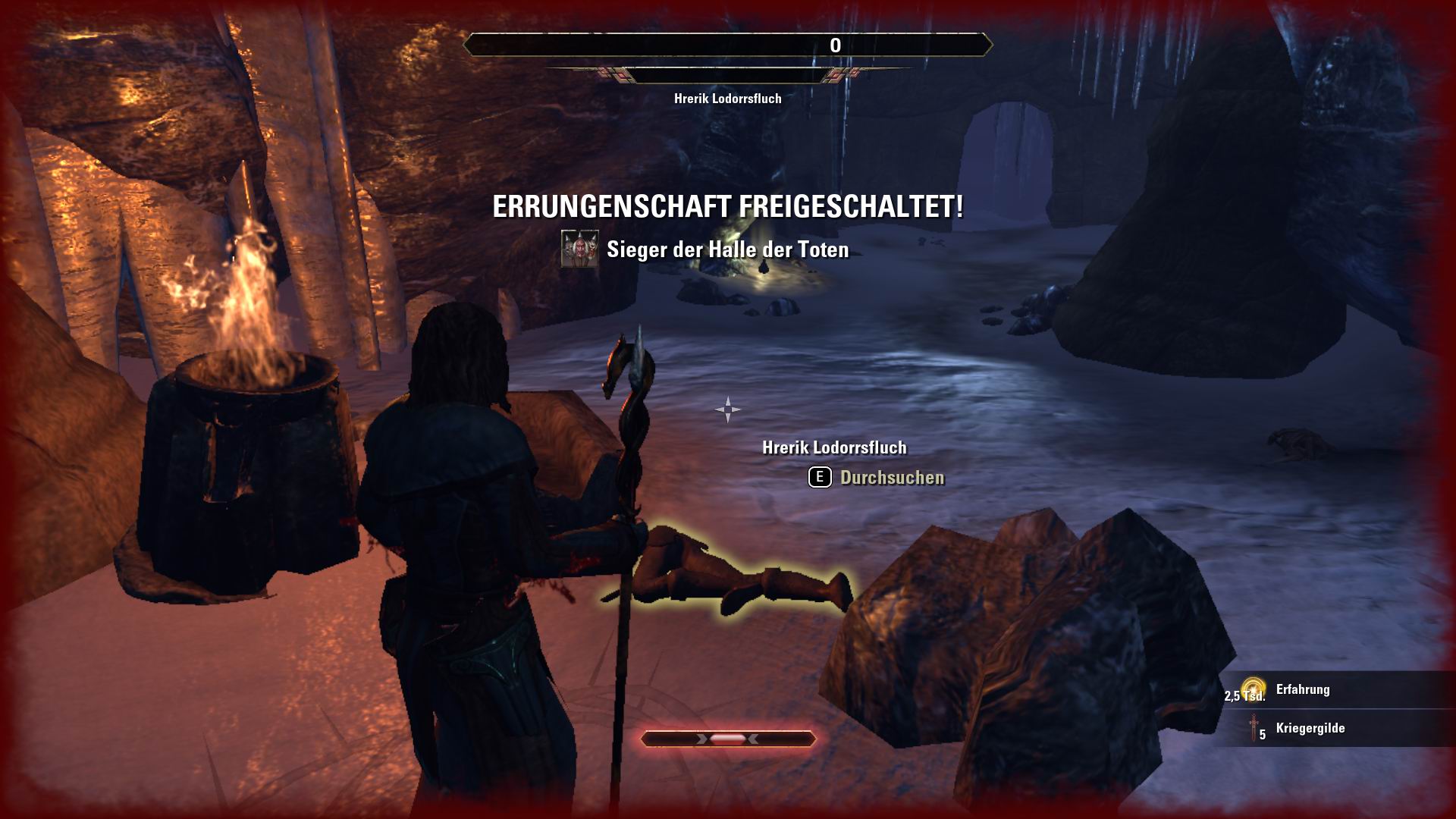Click the secondary bar under the boss bar
Image resolution: width=1456 pixels, height=819 pixels.
[x=728, y=76]
